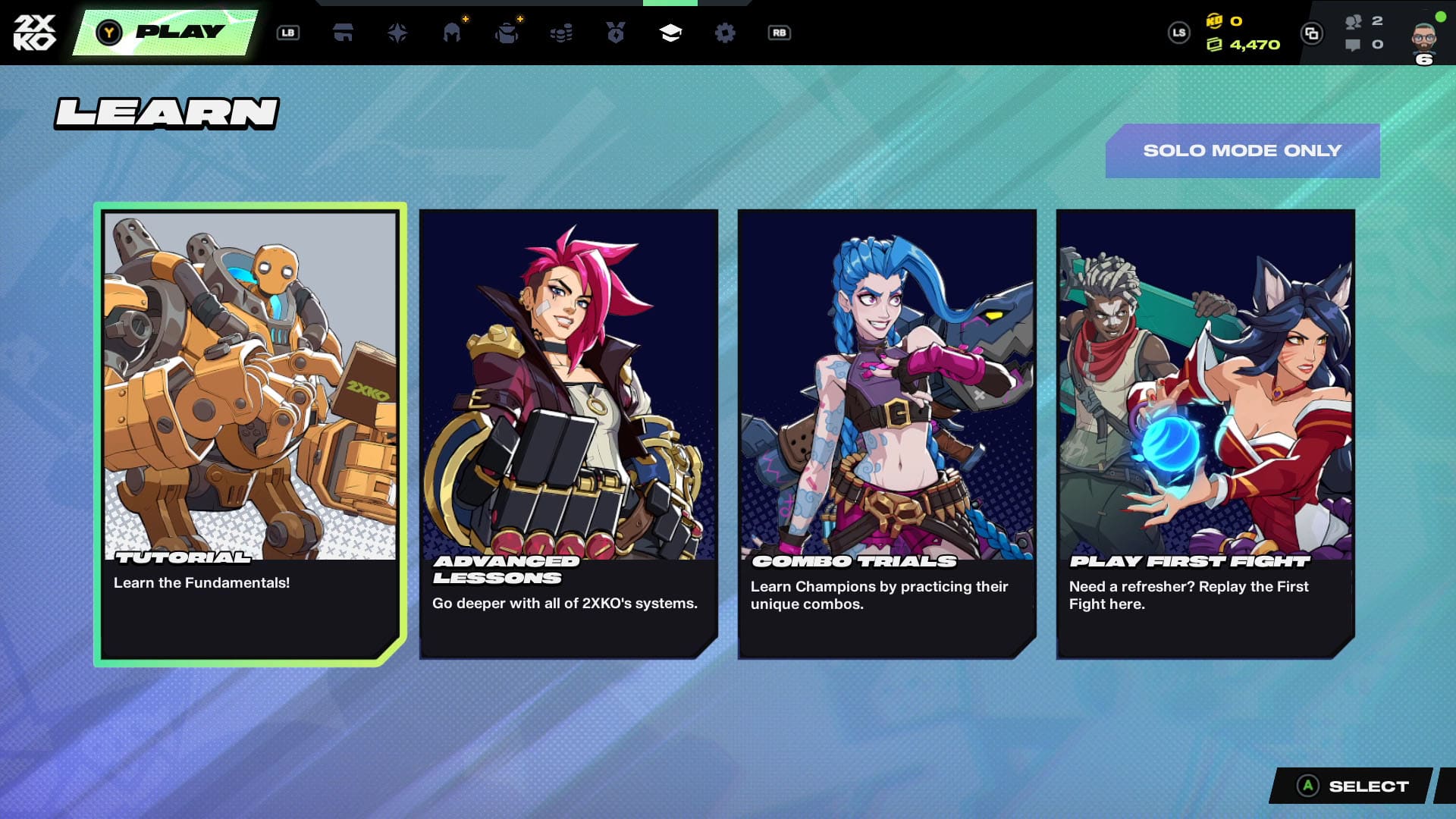
Task: Open the helmet champions tab
Action: pyautogui.click(x=452, y=33)
